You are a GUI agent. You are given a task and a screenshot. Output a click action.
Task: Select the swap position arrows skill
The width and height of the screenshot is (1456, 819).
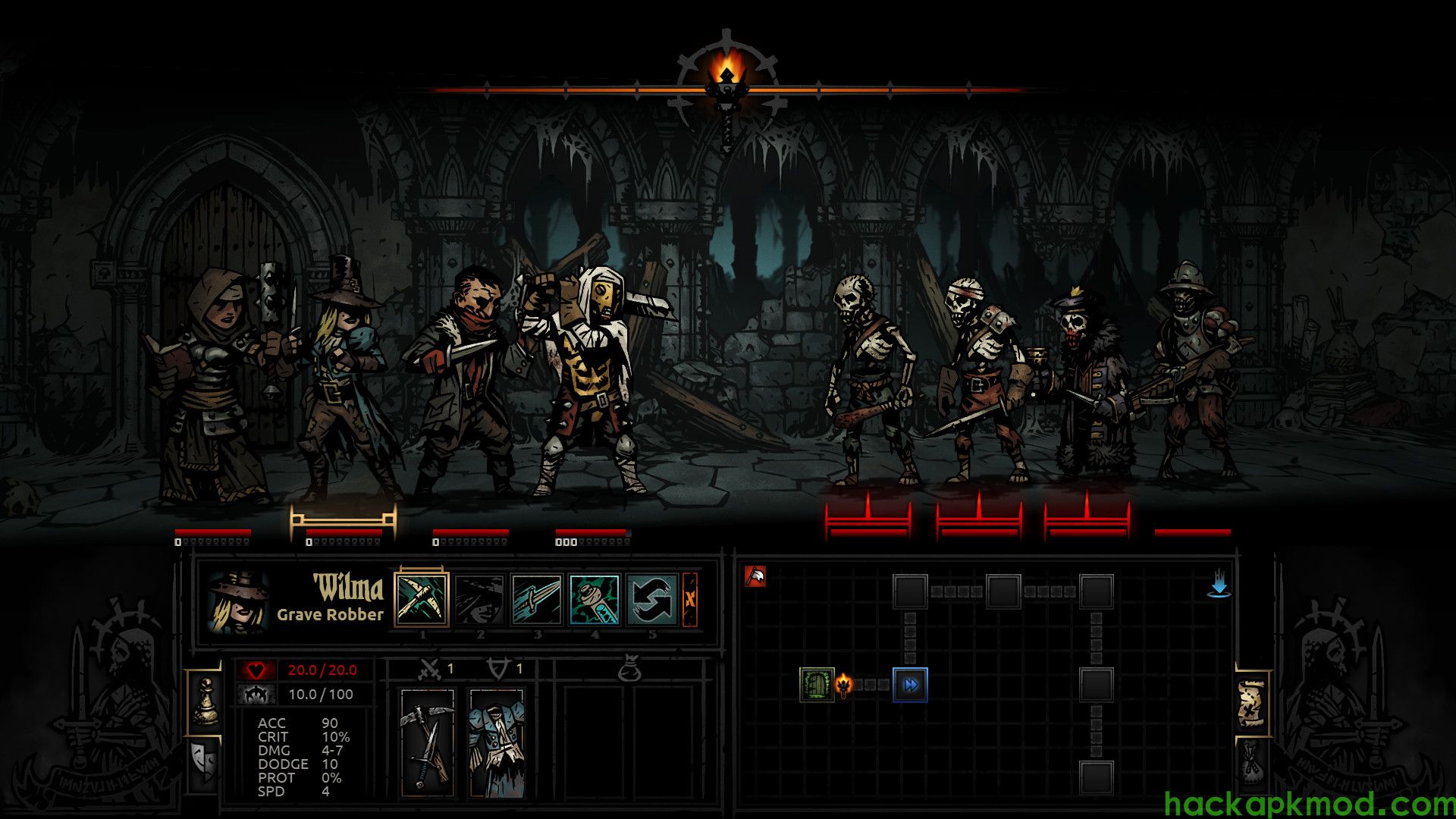(651, 599)
